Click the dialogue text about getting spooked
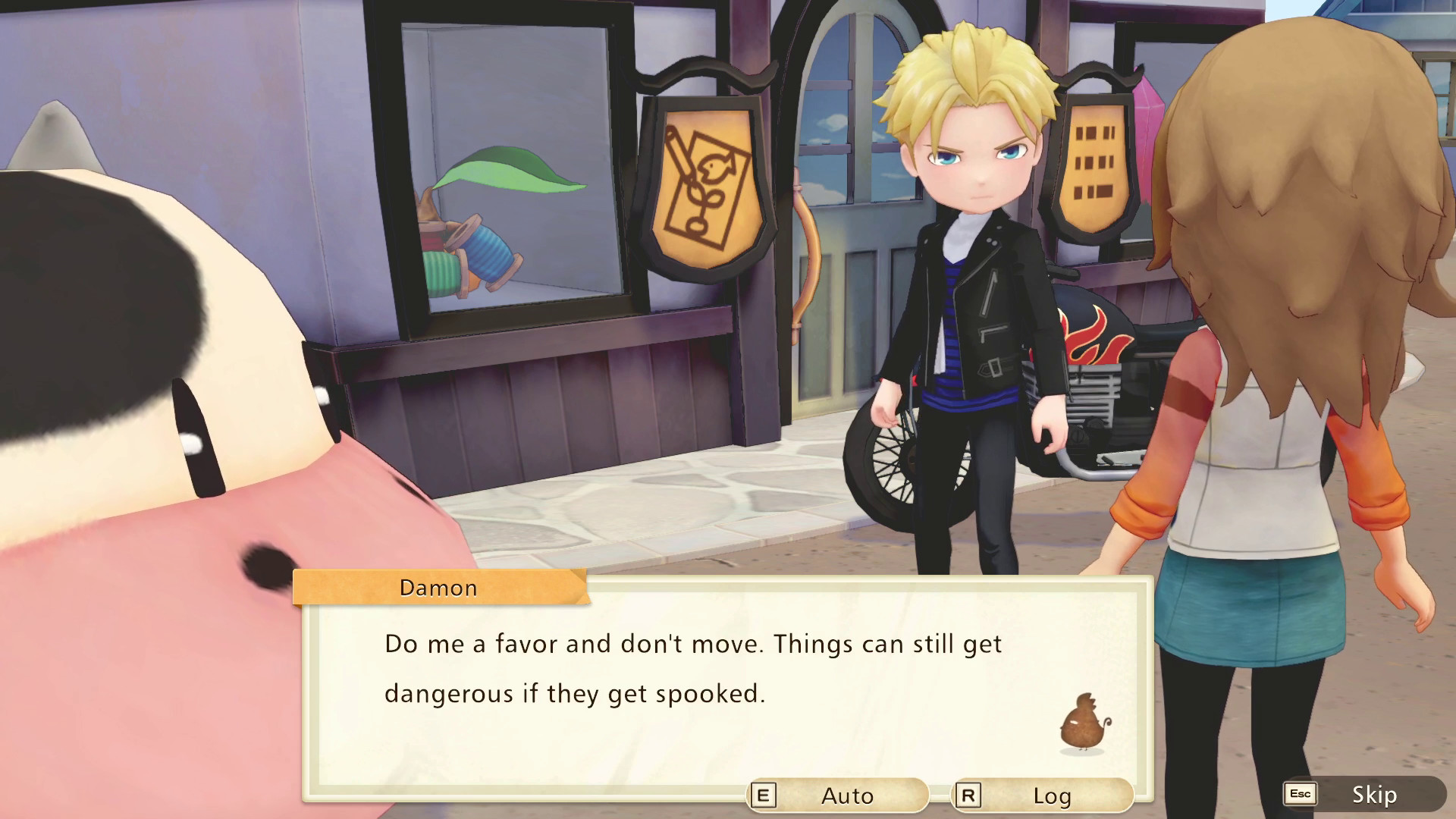Viewport: 1456px width, 819px height. pos(682,667)
